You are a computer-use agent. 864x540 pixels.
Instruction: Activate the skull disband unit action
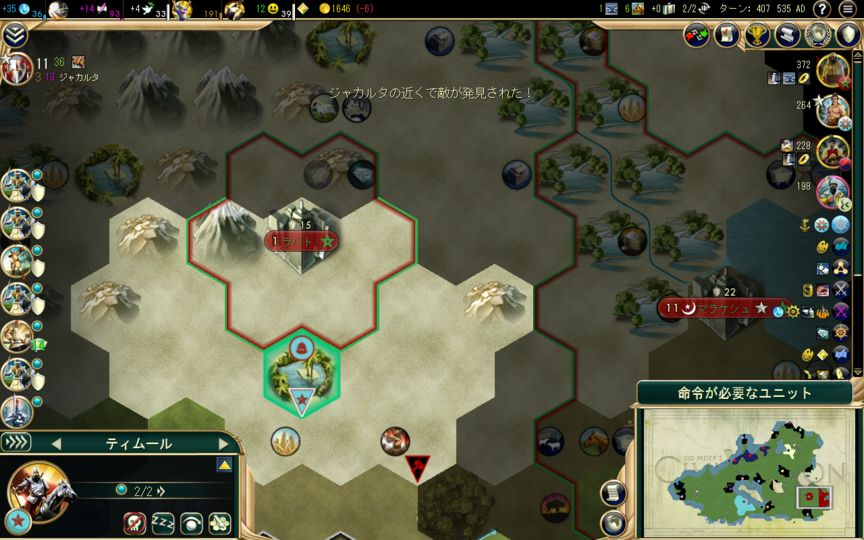click(135, 522)
